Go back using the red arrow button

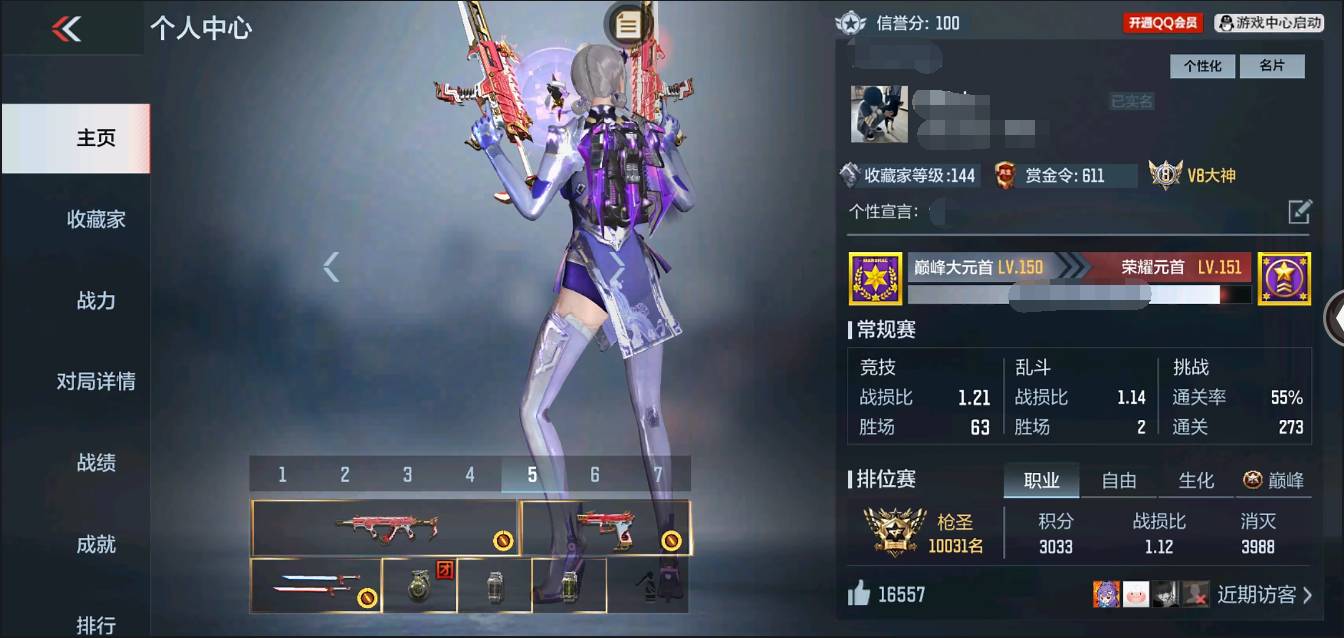tap(66, 29)
